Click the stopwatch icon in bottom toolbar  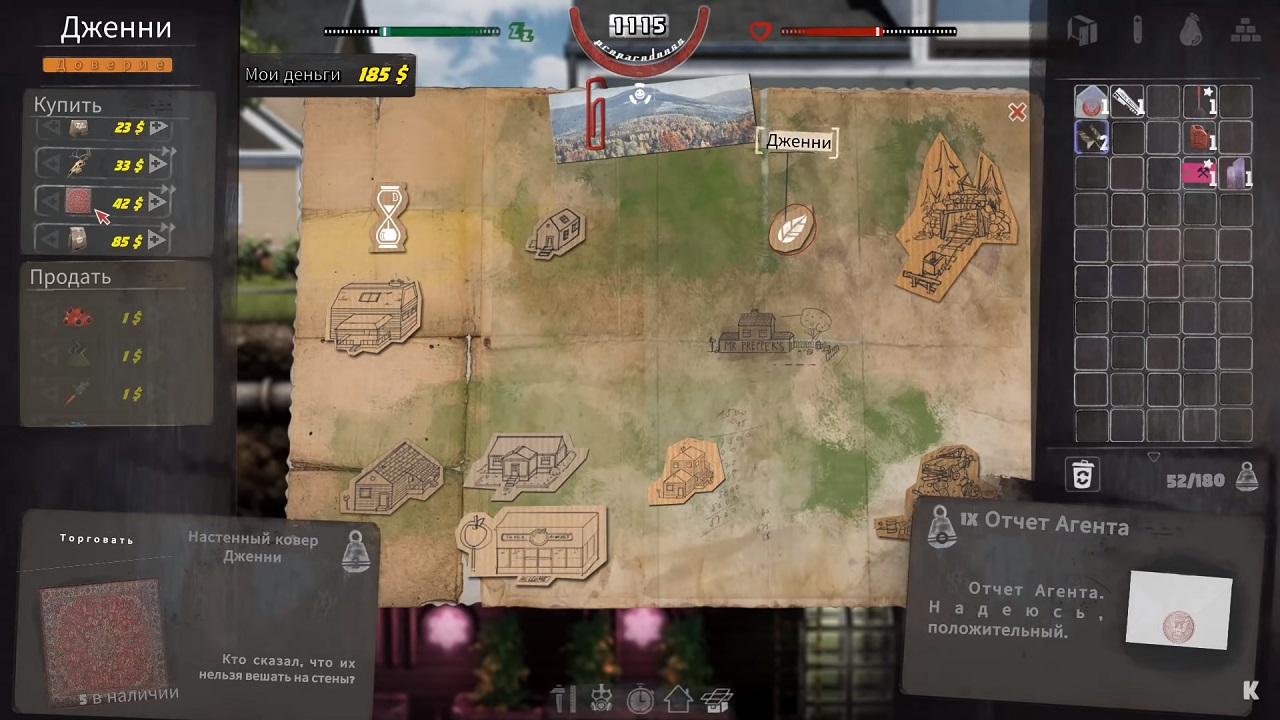640,698
